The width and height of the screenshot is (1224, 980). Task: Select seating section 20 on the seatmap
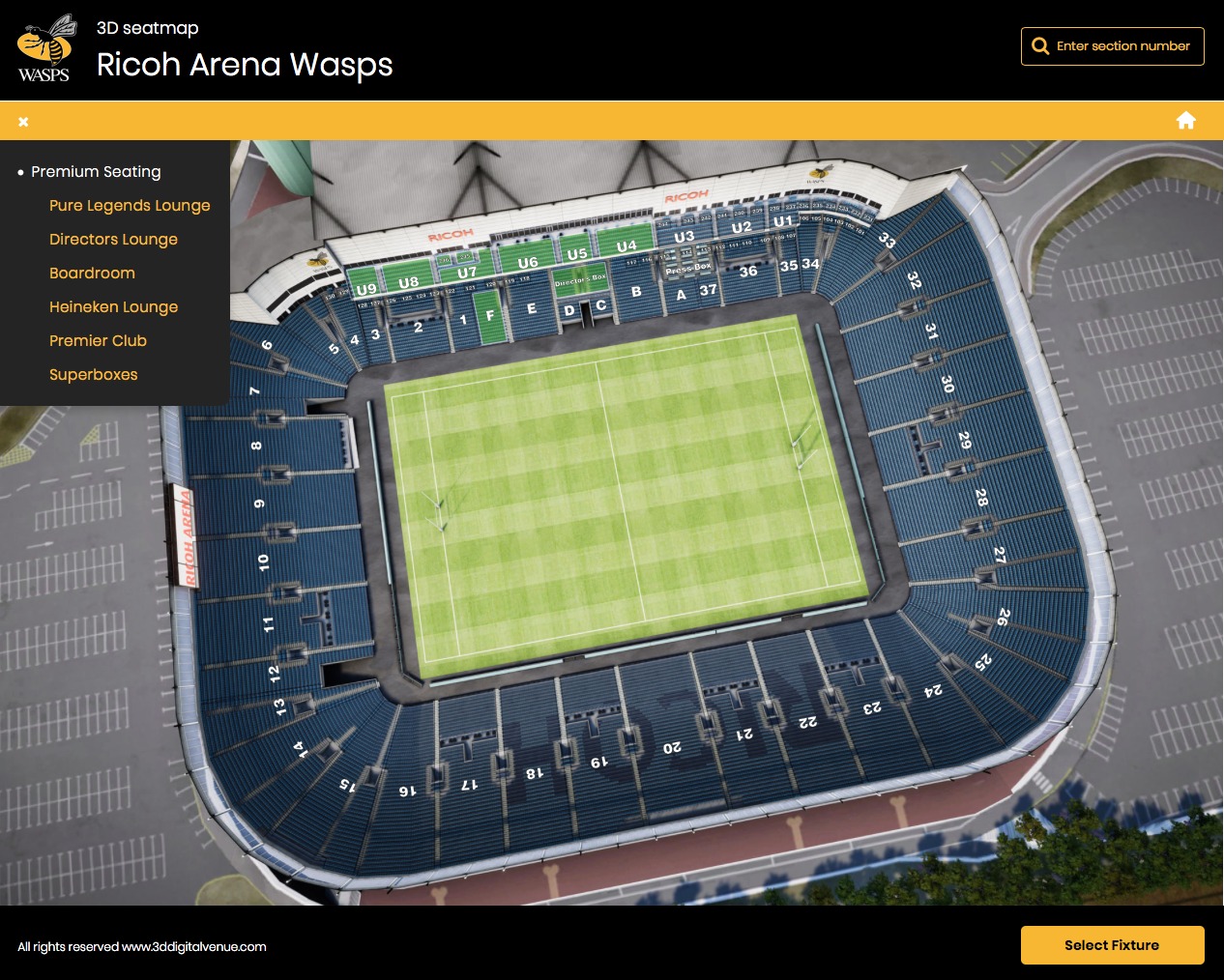(672, 747)
